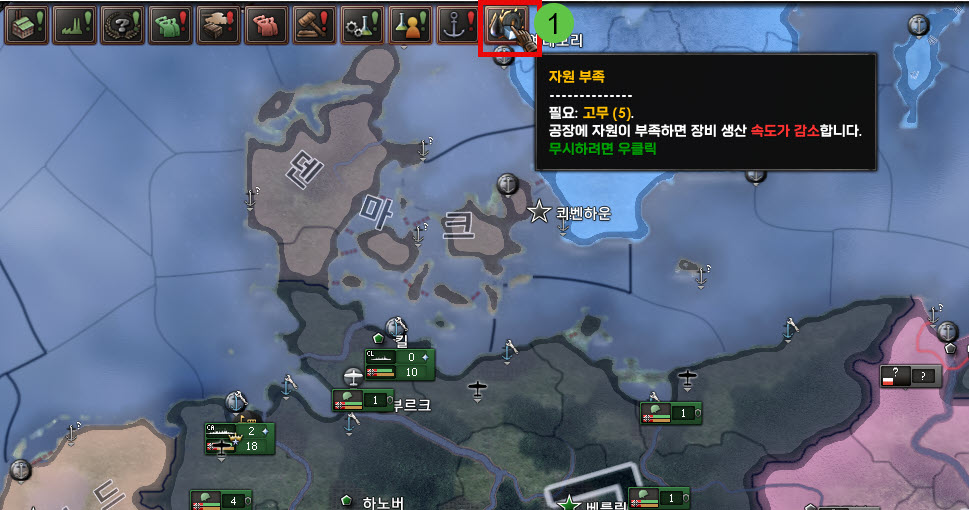Select the army counter with 4 divisions
969x510 pixels.
coord(221,500)
